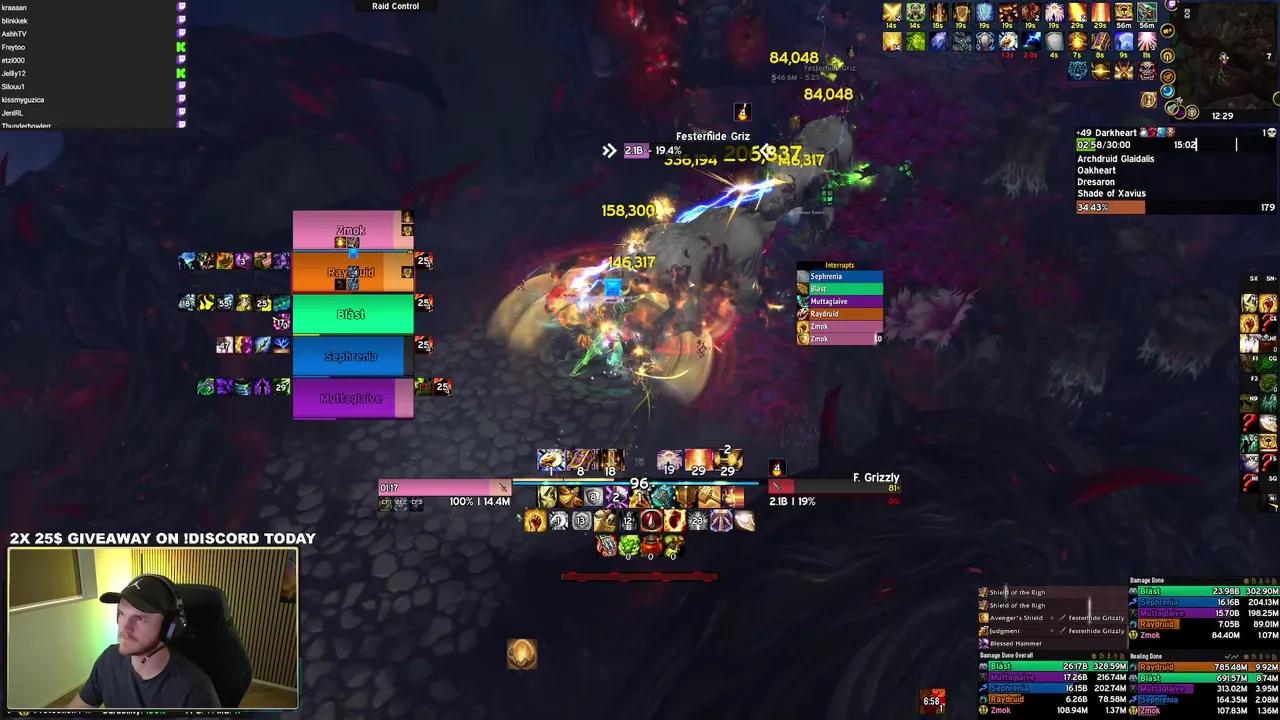The image size is (1280, 720).
Task: Click the blue moon-shaped minimap button
Action: point(1168,90)
